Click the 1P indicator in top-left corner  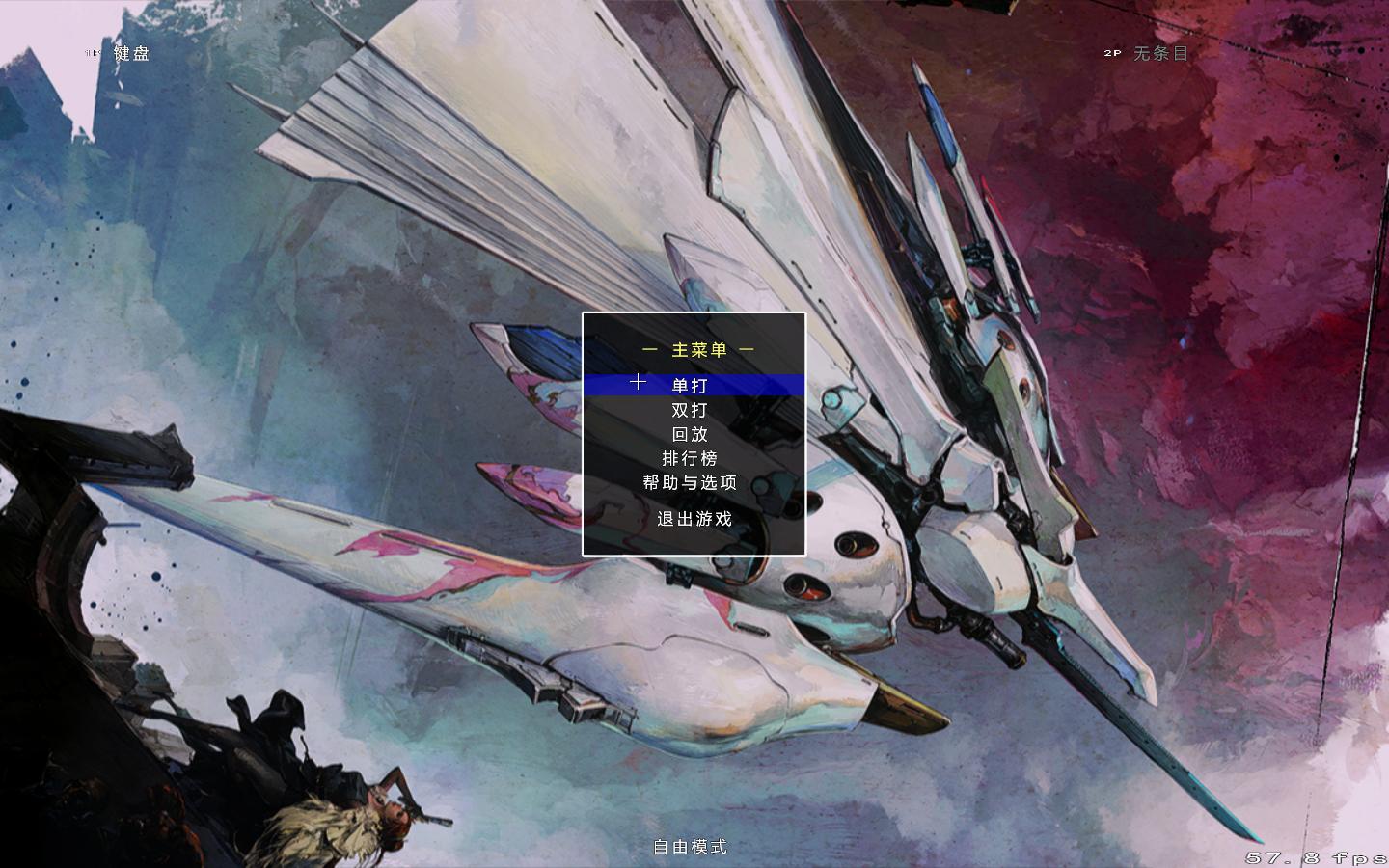[93, 54]
